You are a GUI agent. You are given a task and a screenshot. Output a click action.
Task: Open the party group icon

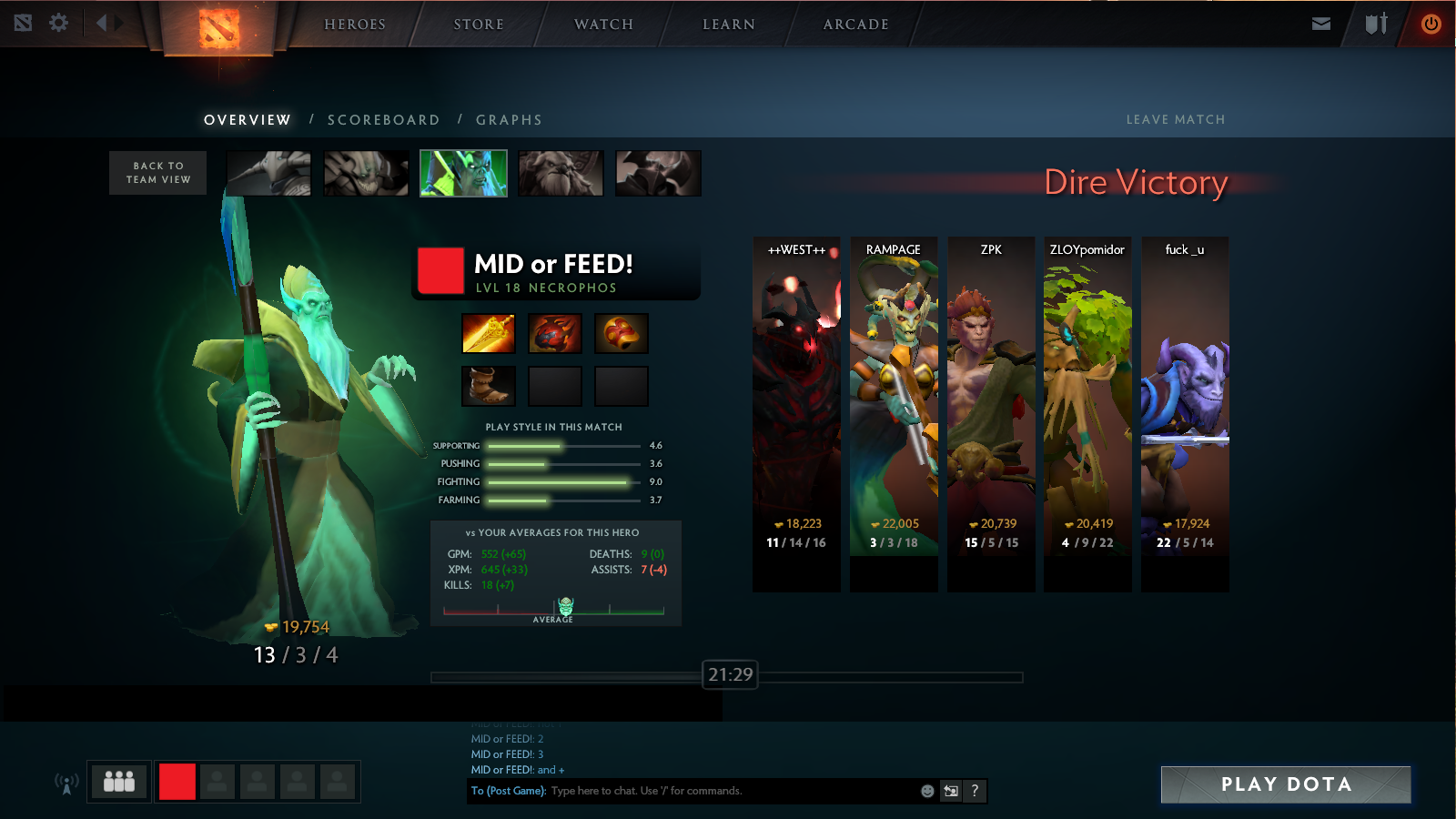[x=119, y=782]
